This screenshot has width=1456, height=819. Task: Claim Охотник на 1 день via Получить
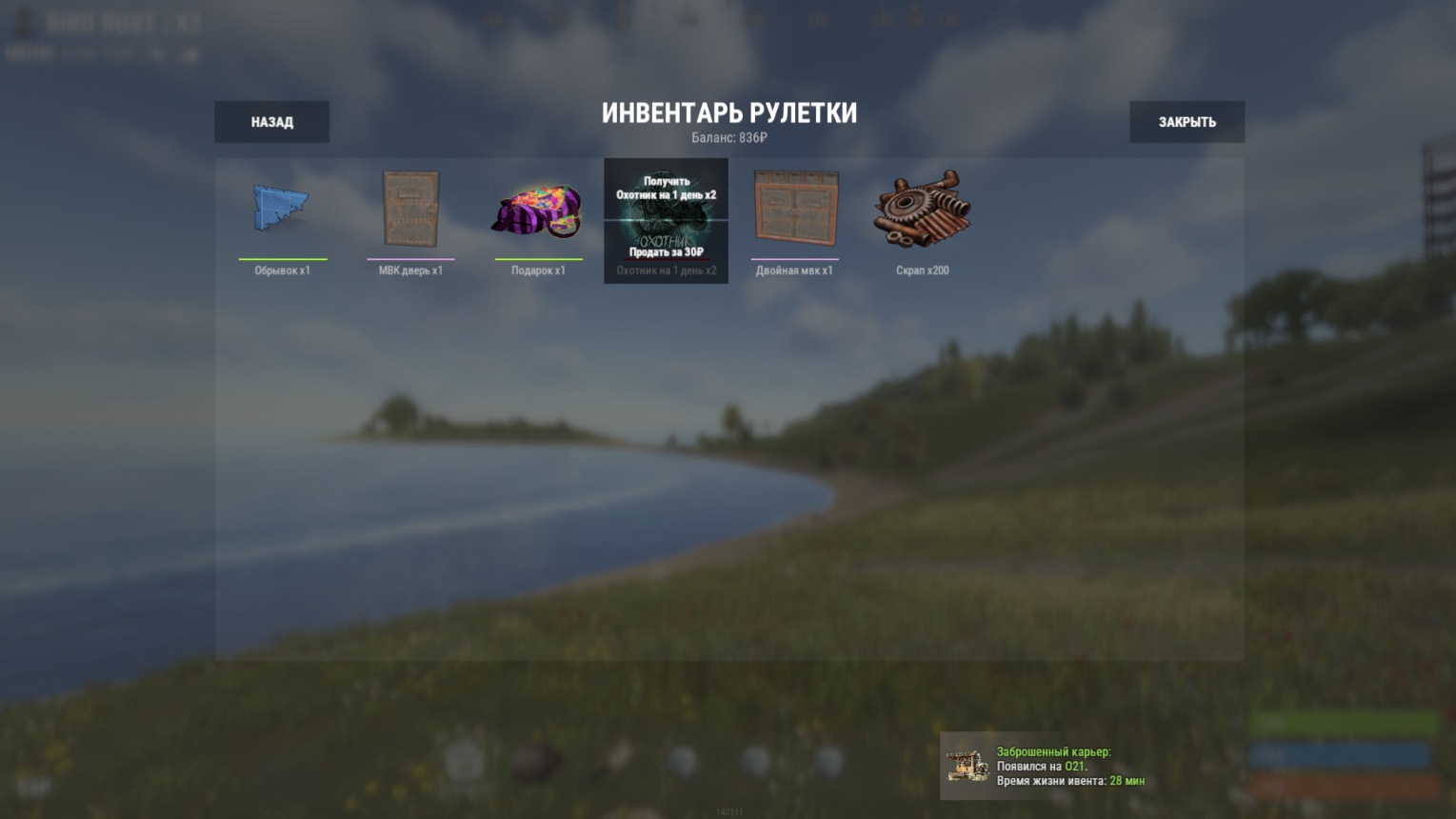click(666, 188)
